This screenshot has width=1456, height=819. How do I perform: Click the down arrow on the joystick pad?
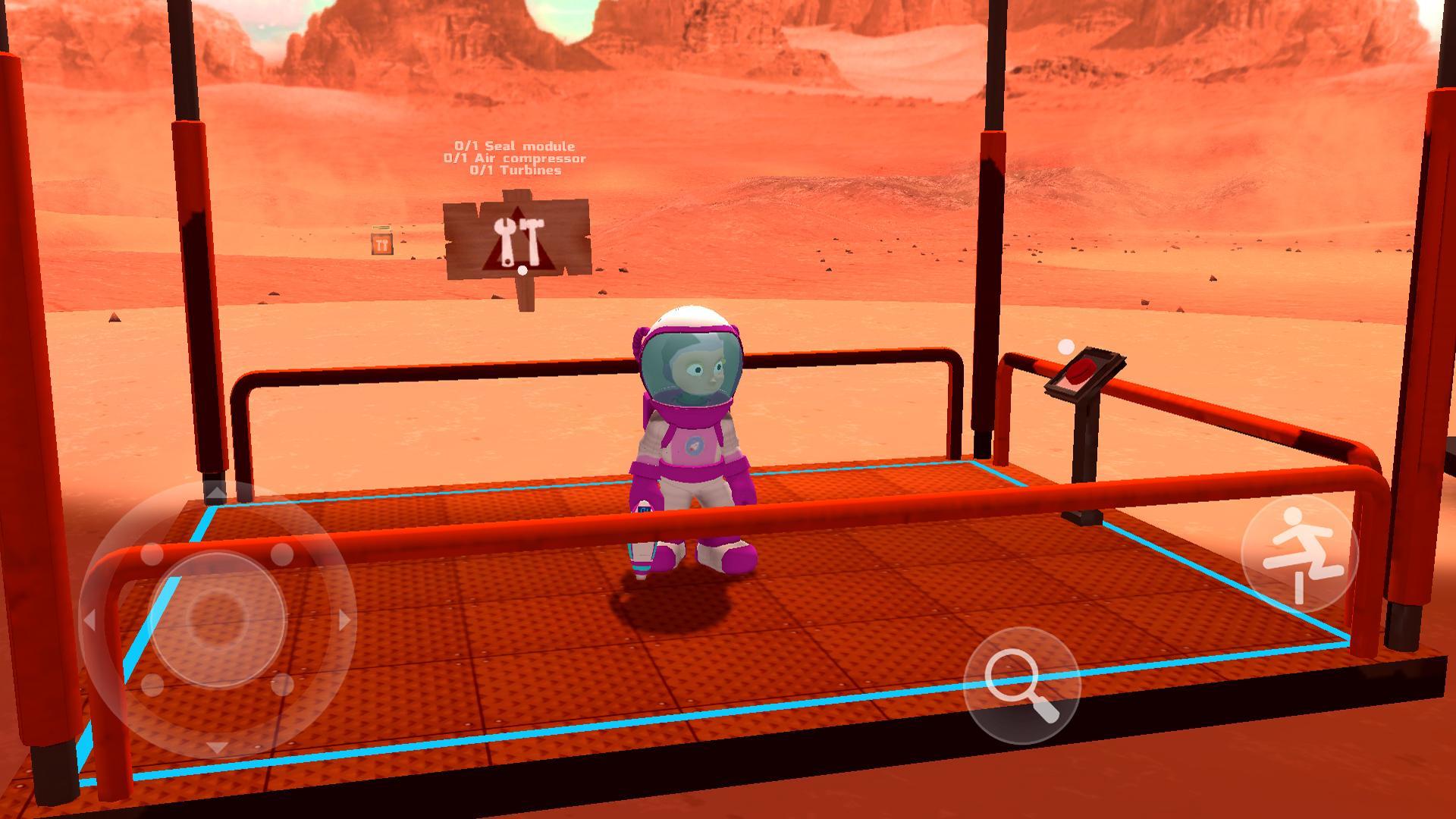(218, 745)
